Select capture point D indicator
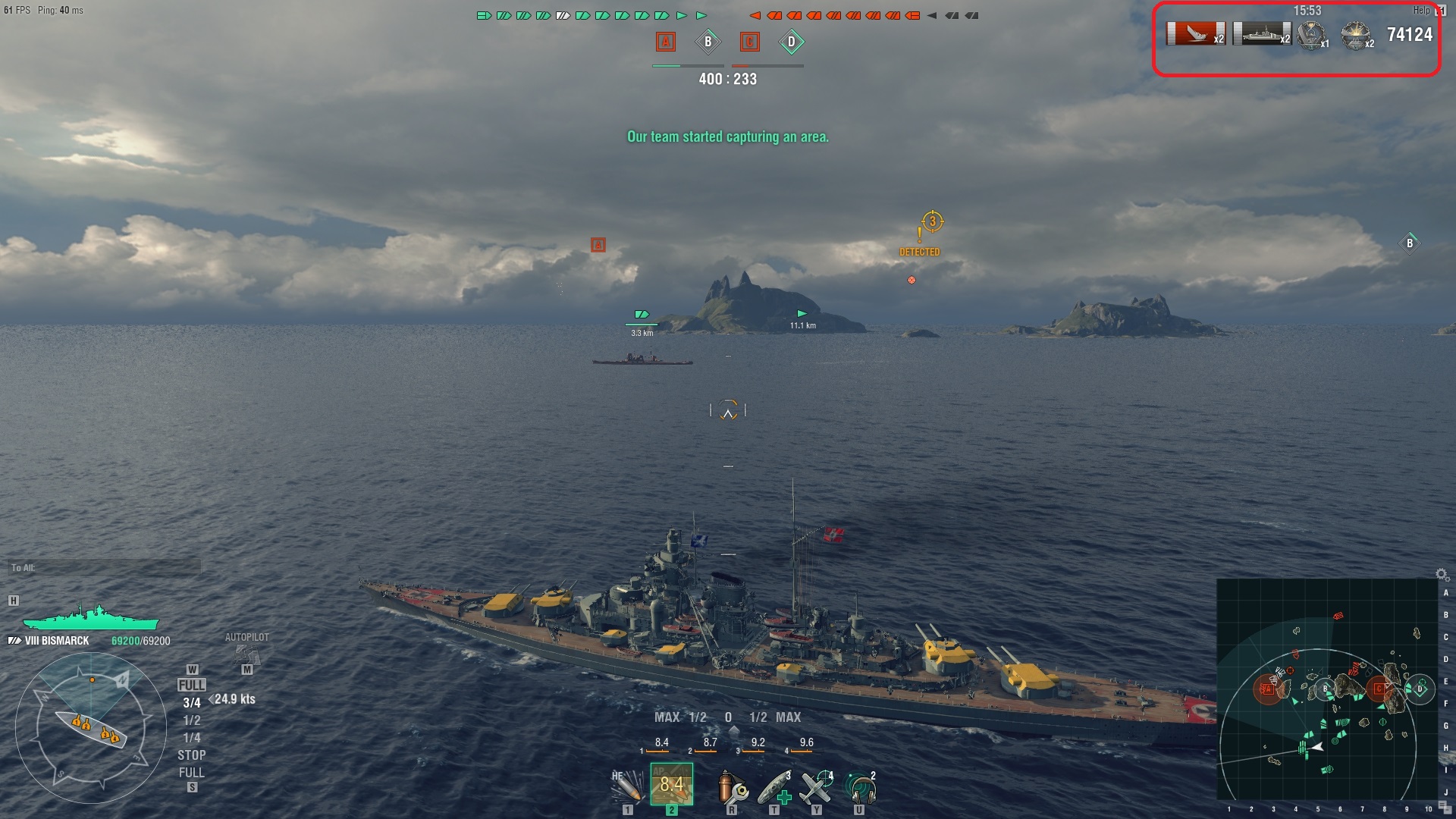The image size is (1456, 819). pyautogui.click(x=791, y=42)
